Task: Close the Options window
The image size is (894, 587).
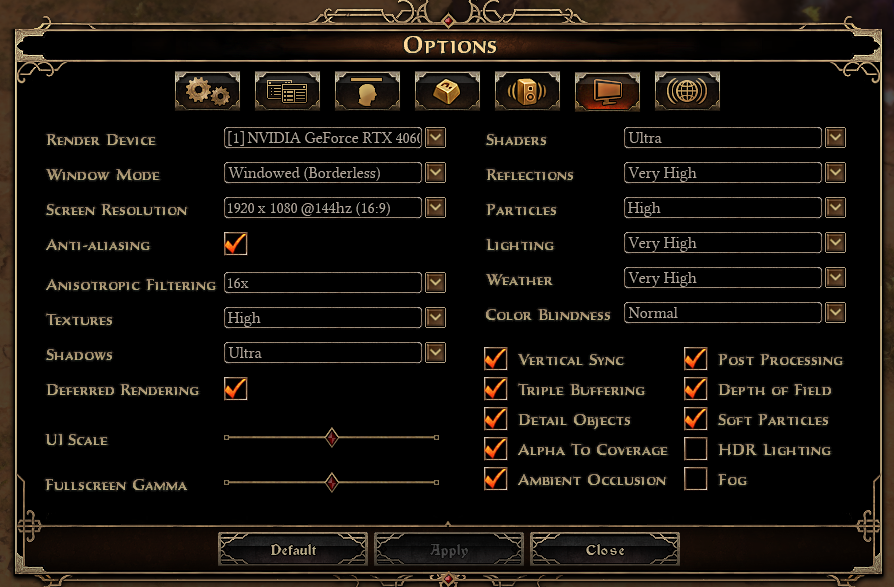Action: (x=605, y=550)
